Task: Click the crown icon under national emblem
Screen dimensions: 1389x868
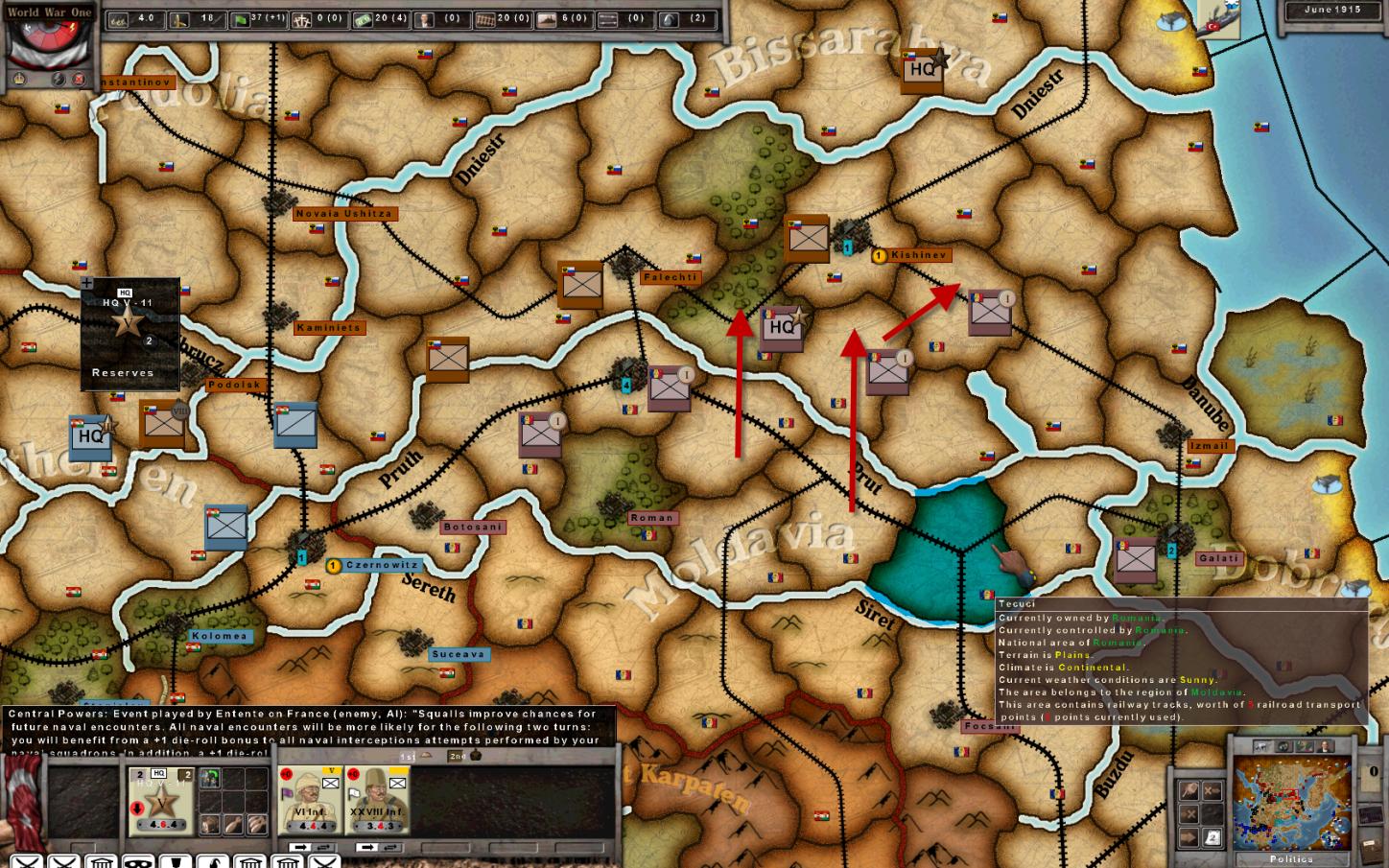Action: pos(19,80)
